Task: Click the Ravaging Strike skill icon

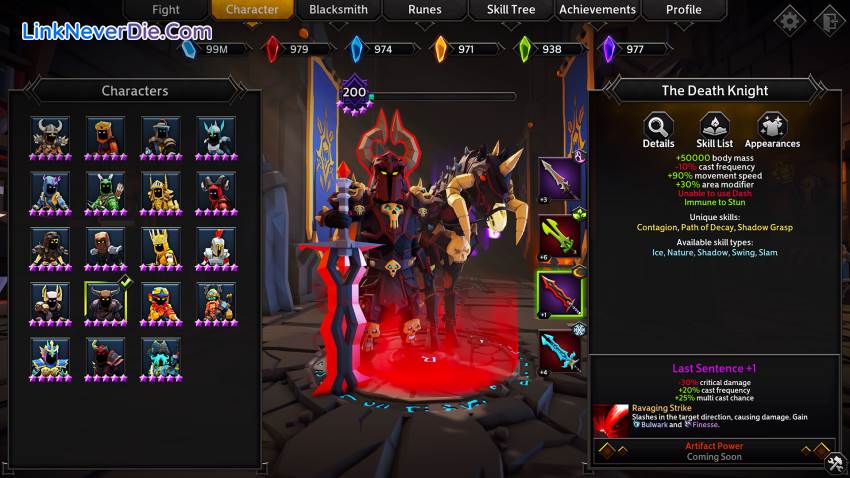Action: tap(610, 419)
